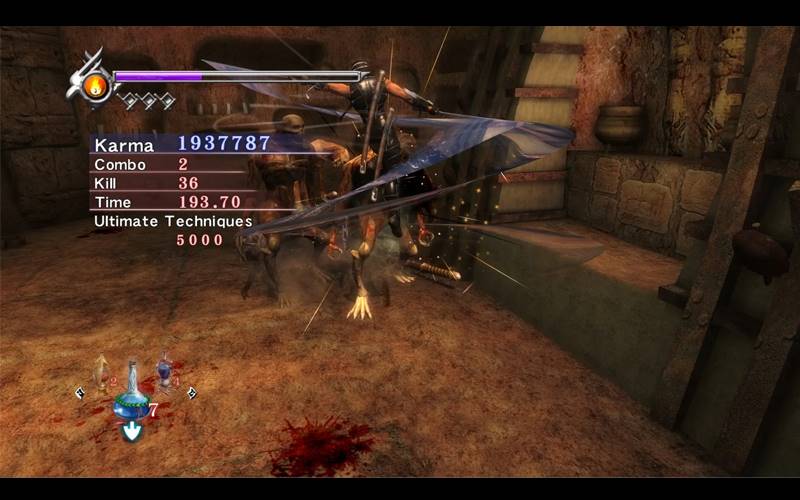Click the right item-cycle diamond arrow
Viewport: 800px width, 500px height.
tap(191, 393)
